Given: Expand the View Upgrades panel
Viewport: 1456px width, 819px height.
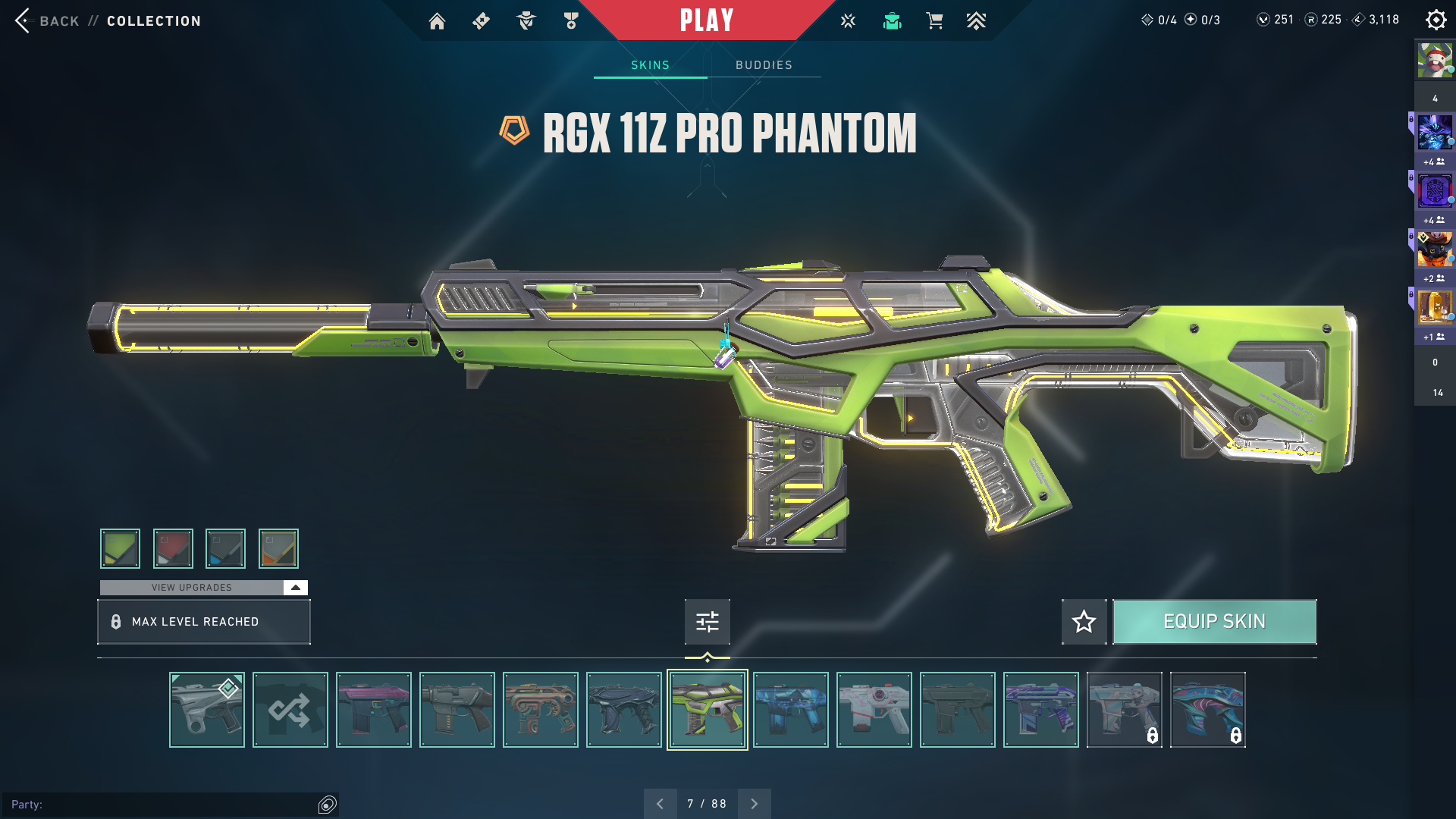Looking at the screenshot, I should tap(295, 588).
